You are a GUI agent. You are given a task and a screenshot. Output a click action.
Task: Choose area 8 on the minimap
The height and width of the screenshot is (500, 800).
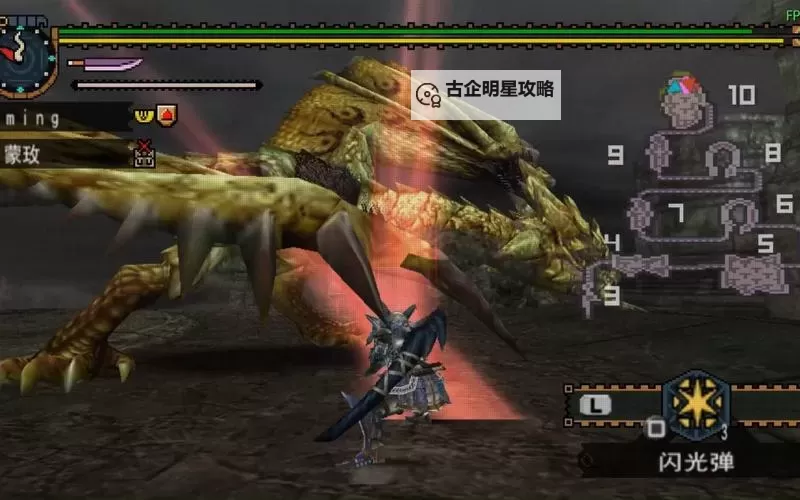click(x=772, y=153)
